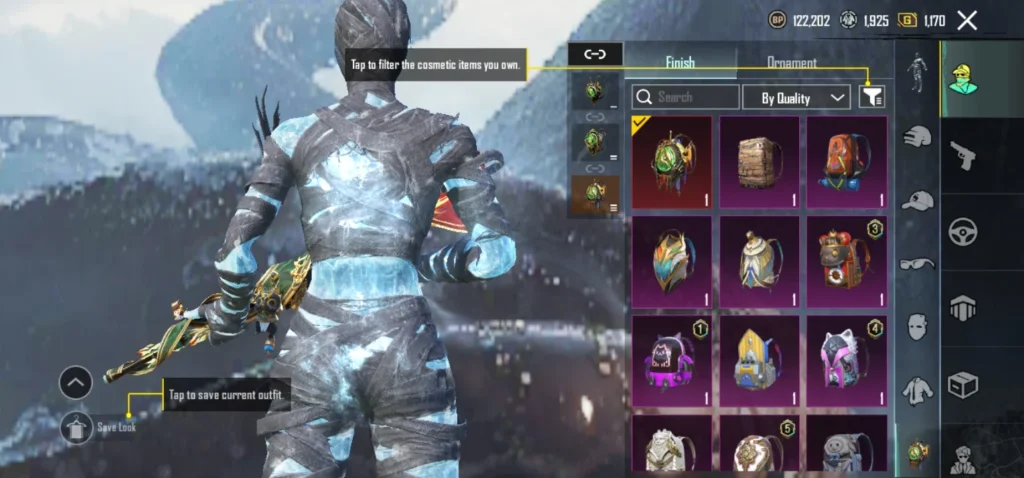Select the orange backpack with blue boots

[x=846, y=162]
